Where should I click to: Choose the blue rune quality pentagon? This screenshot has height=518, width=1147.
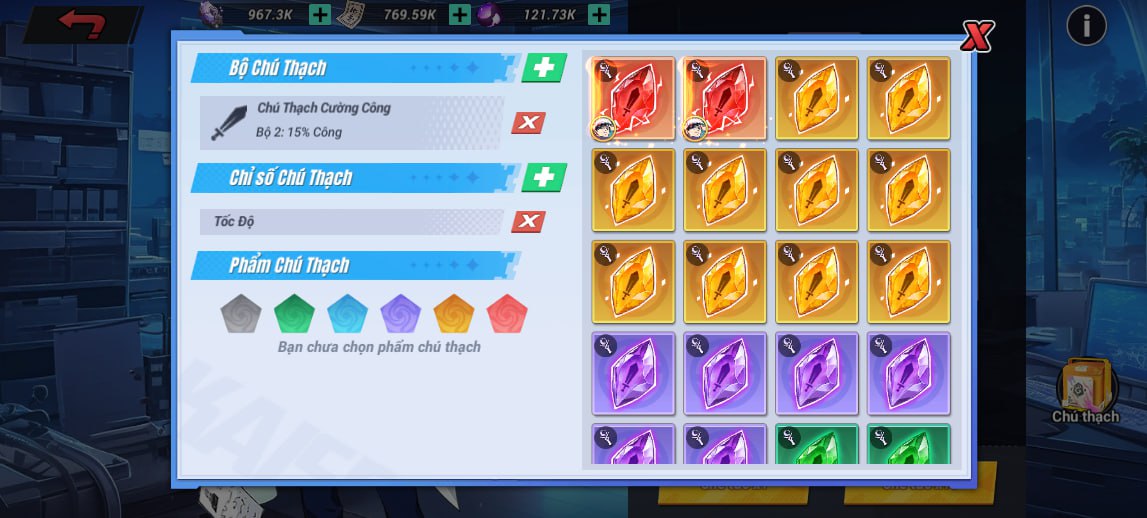[347, 314]
